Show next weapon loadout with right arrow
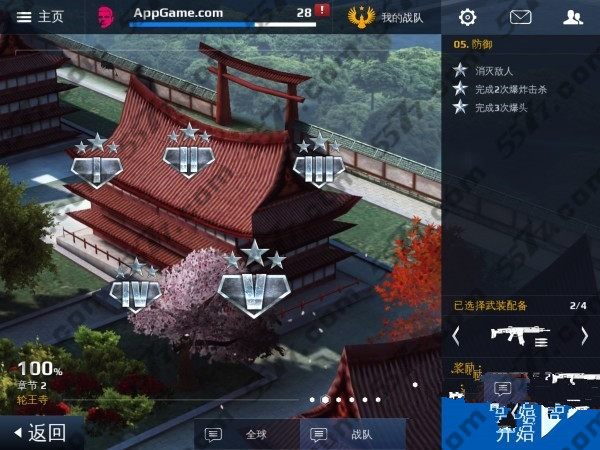Screen dimensions: 600x450 [x=585, y=336]
